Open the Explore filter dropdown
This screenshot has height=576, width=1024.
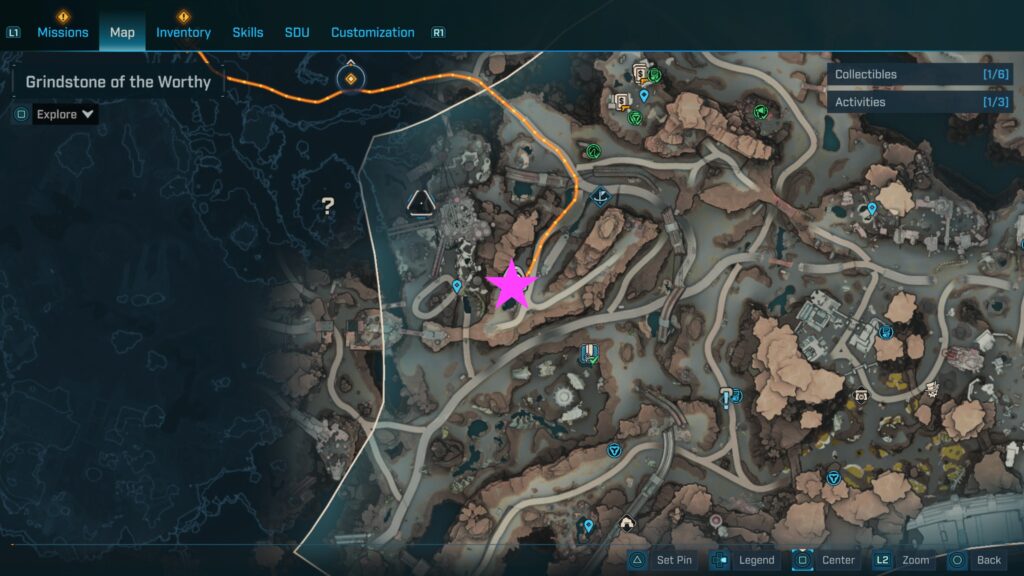[65, 114]
